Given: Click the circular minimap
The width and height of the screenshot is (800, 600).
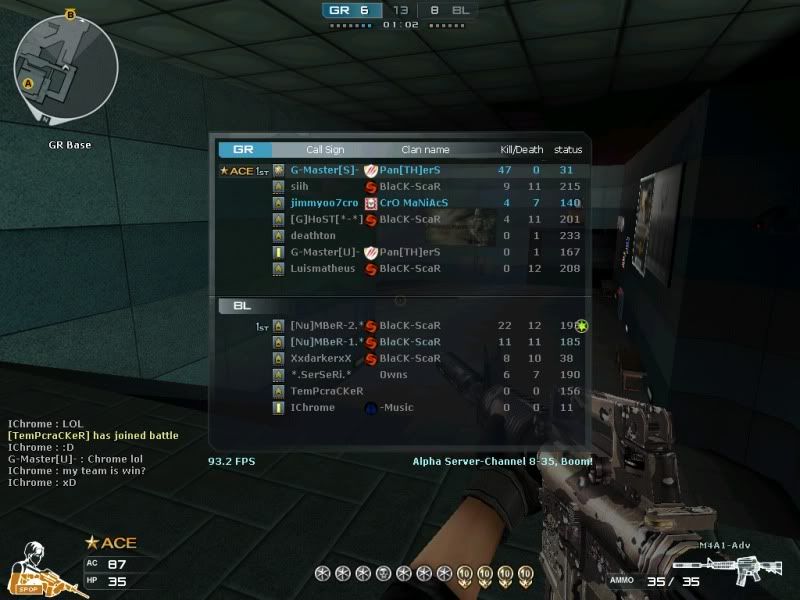Looking at the screenshot, I should pyautogui.click(x=65, y=68).
